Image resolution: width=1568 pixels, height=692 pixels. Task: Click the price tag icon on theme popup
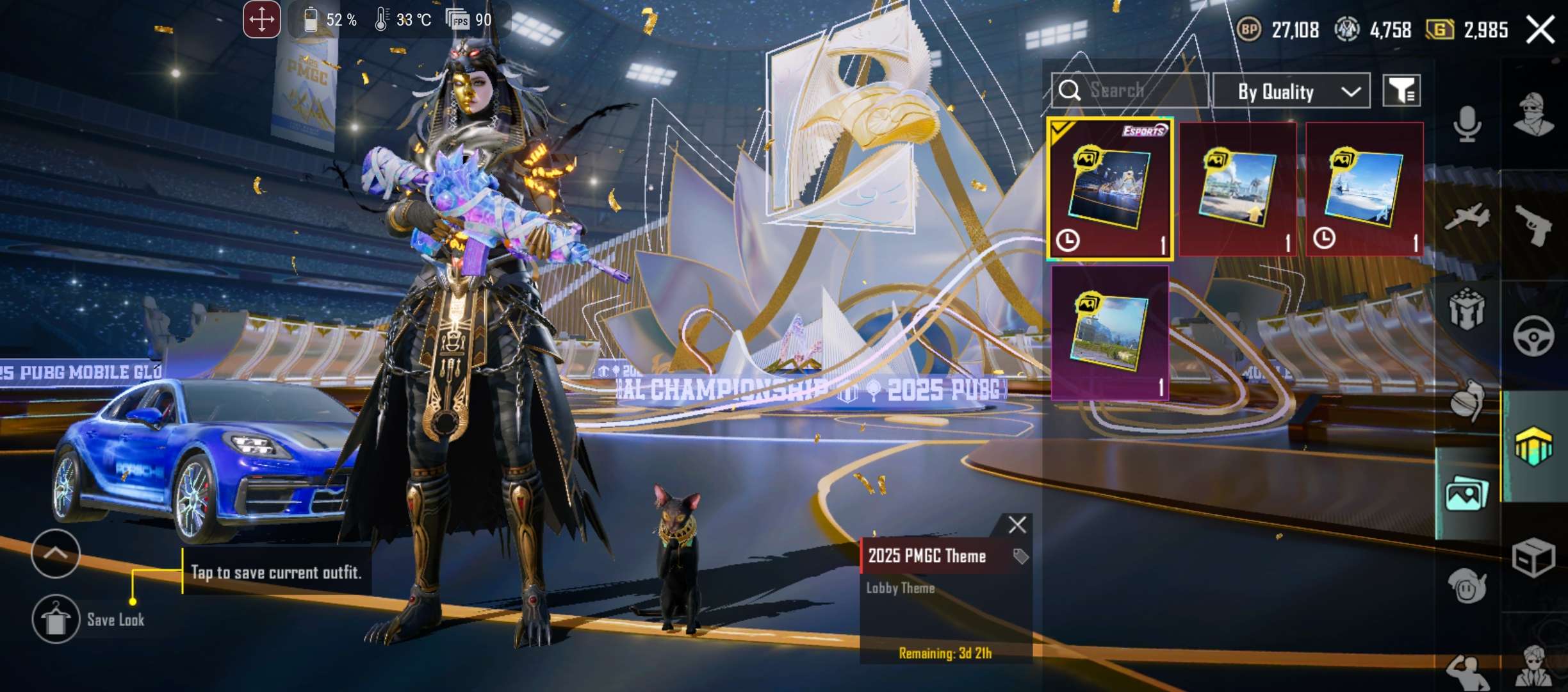[1020, 556]
